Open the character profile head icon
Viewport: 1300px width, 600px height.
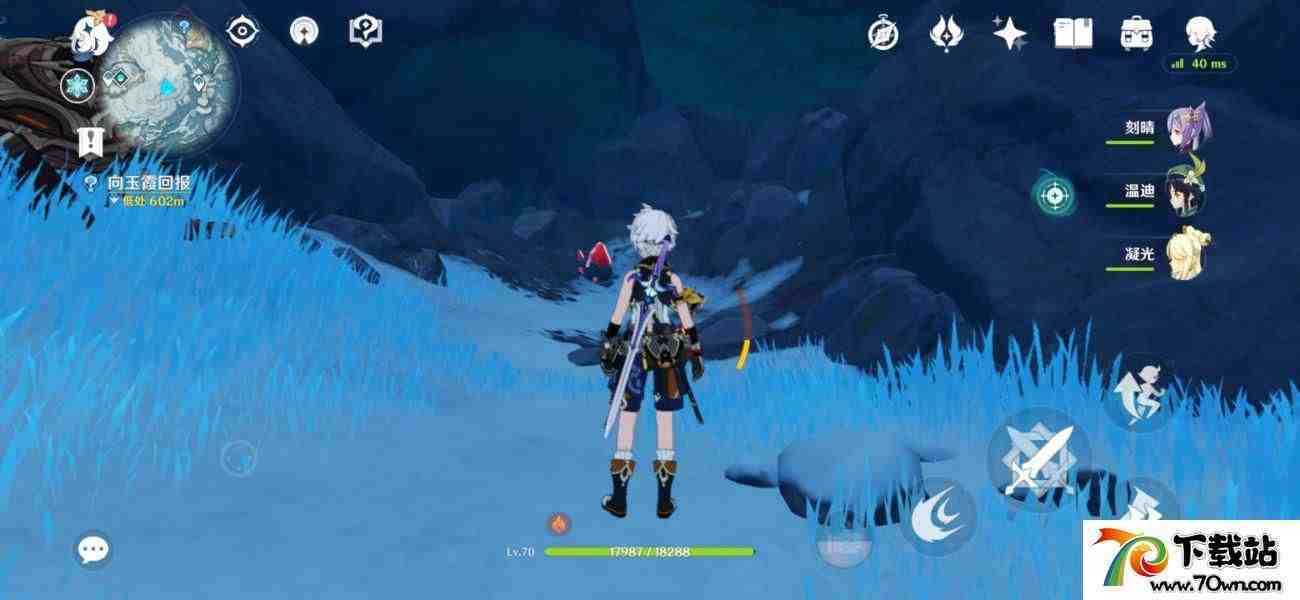1199,33
